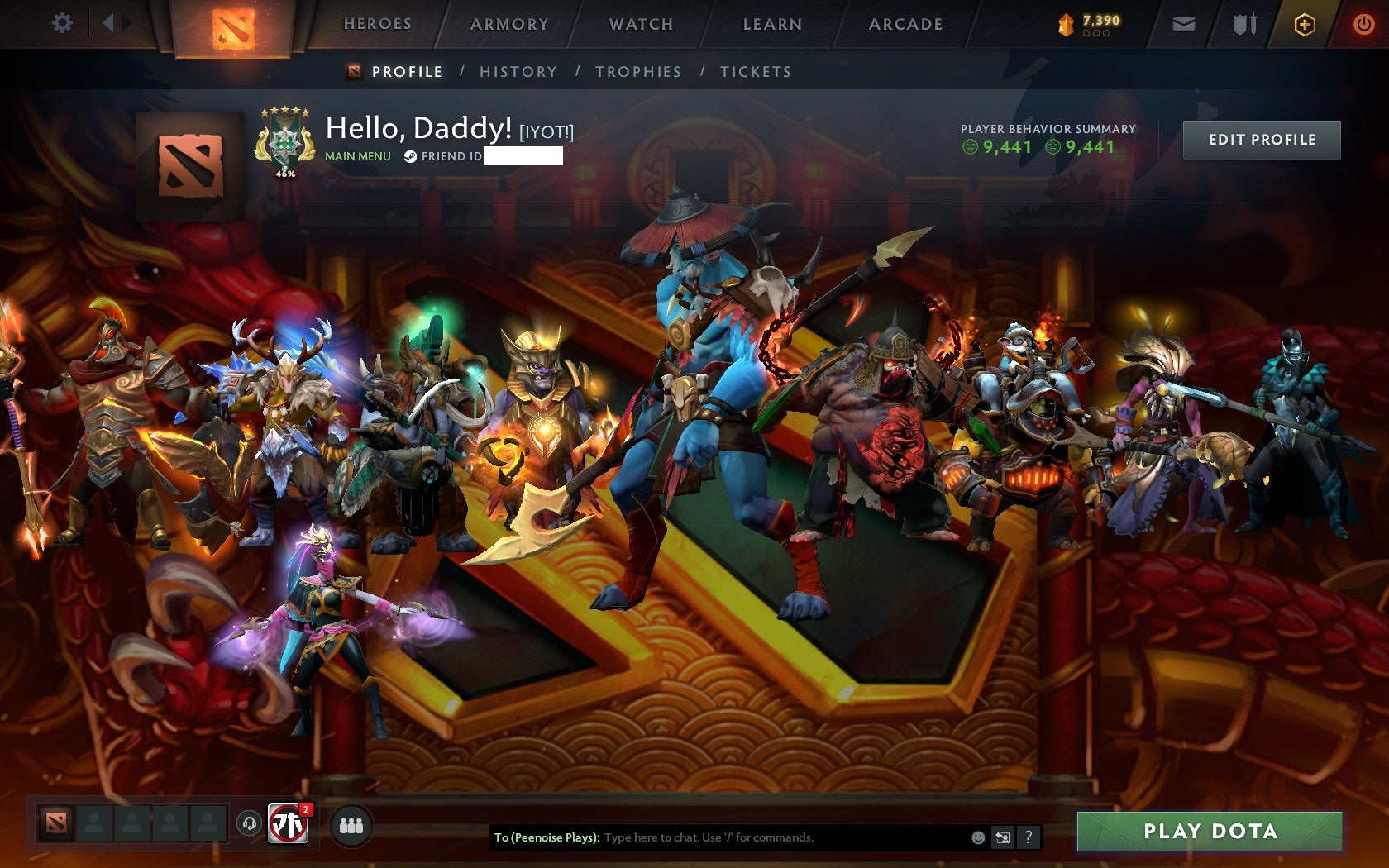Open Dota Plus via the gold hexagon icon
Viewport: 1389px width, 868px height.
point(1305,23)
